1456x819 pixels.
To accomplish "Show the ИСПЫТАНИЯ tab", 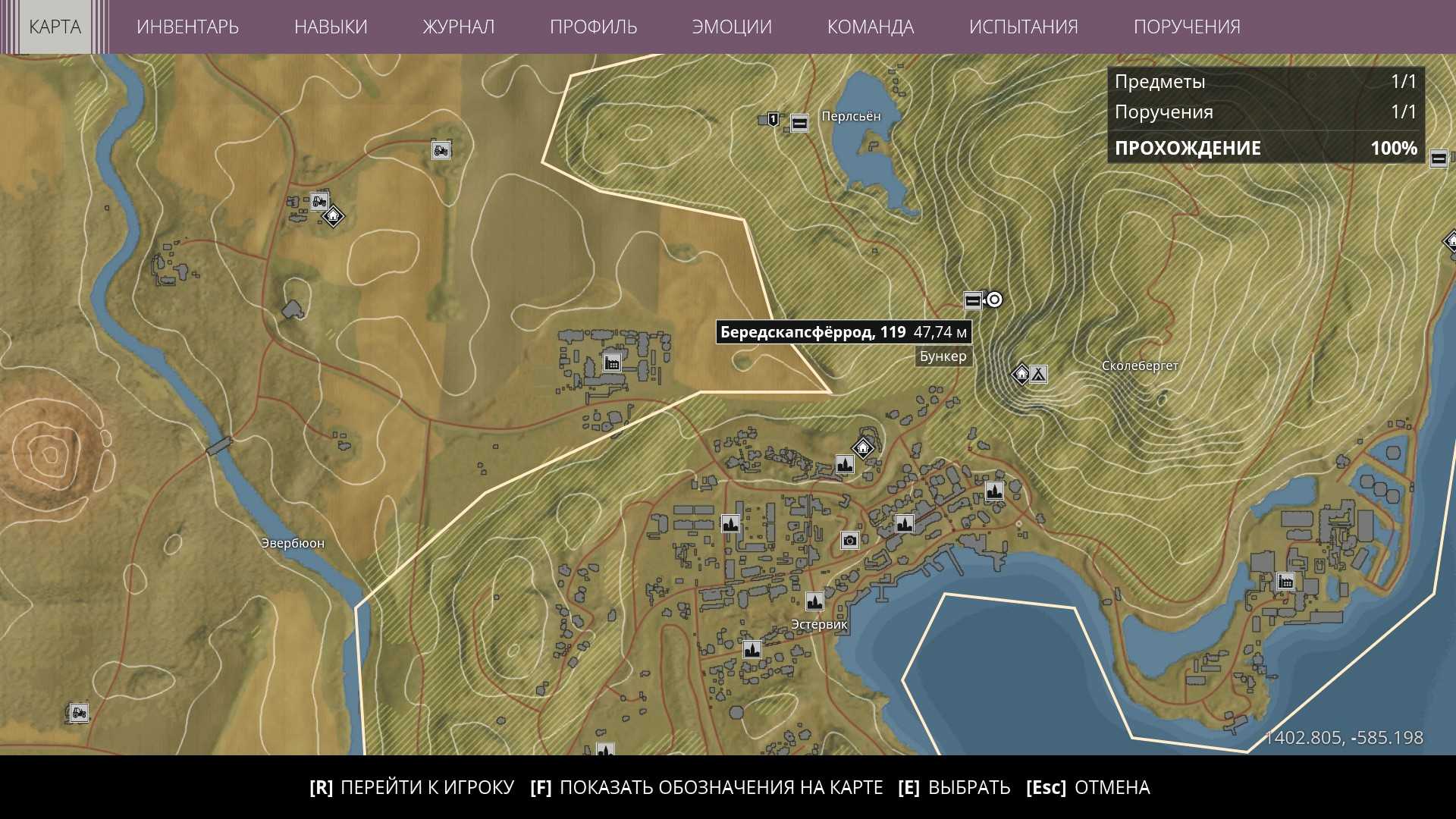I will 1023,27.
